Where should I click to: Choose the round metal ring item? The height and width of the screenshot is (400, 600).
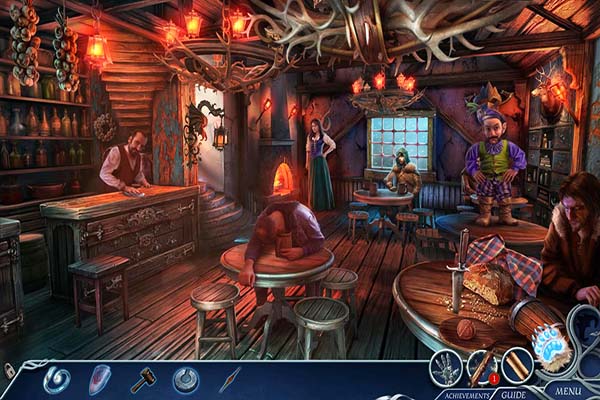pos(185,379)
